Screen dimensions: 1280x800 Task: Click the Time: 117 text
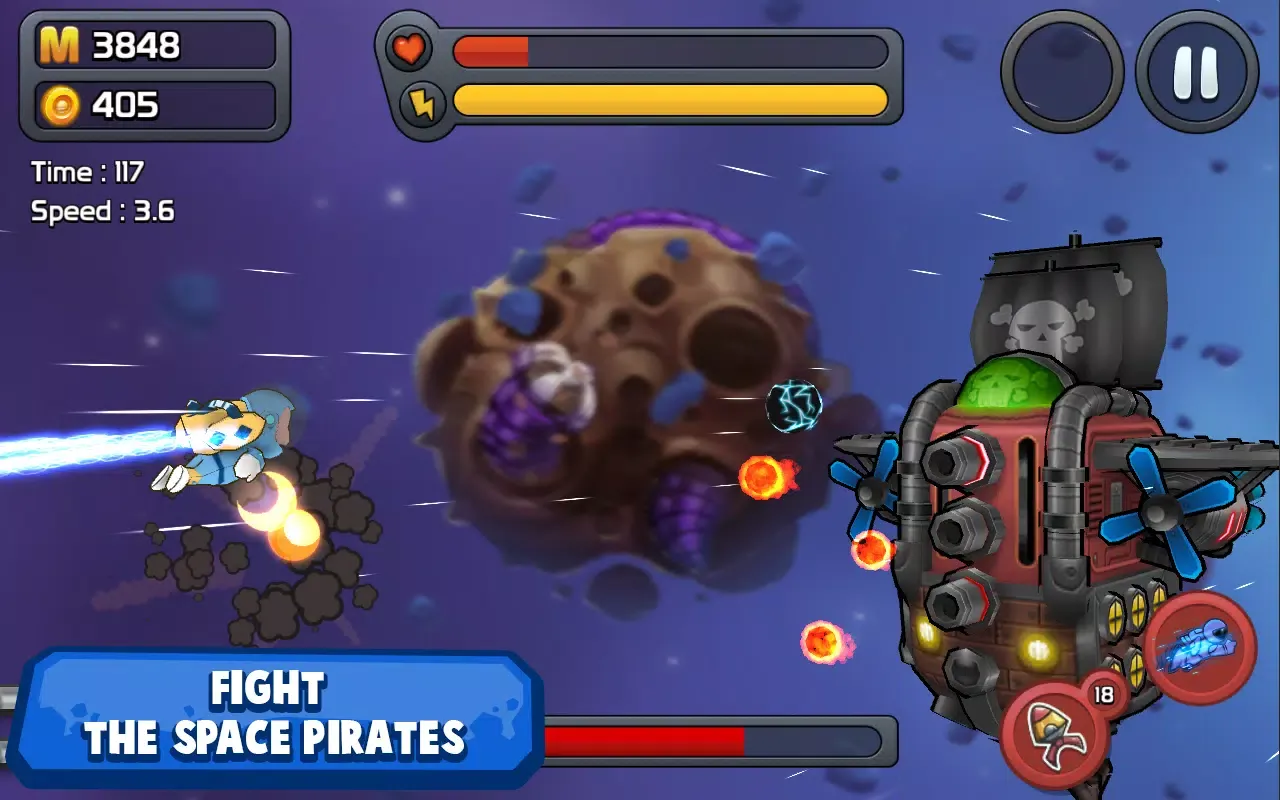pos(85,171)
